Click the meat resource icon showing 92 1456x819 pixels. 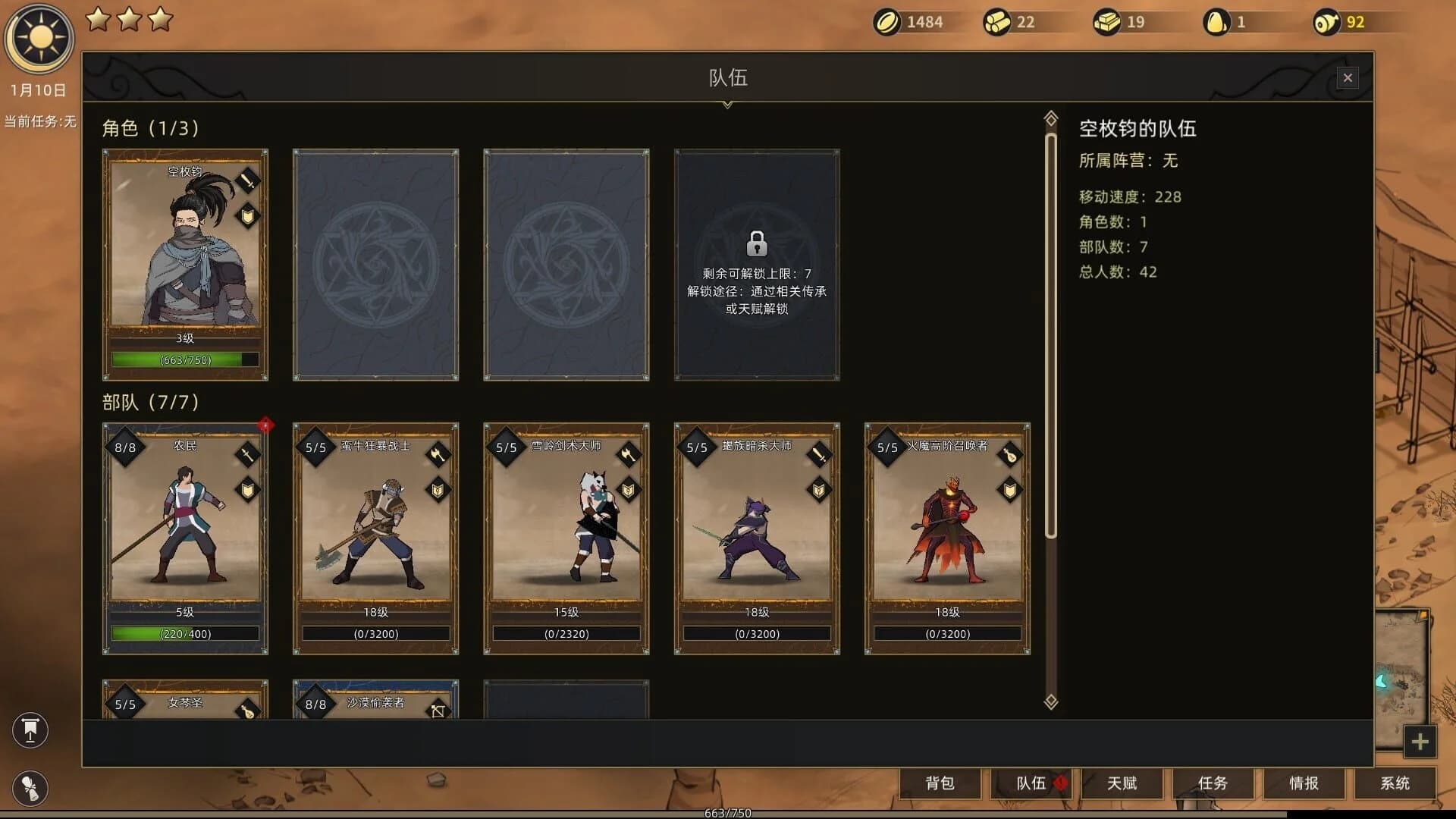(1327, 22)
